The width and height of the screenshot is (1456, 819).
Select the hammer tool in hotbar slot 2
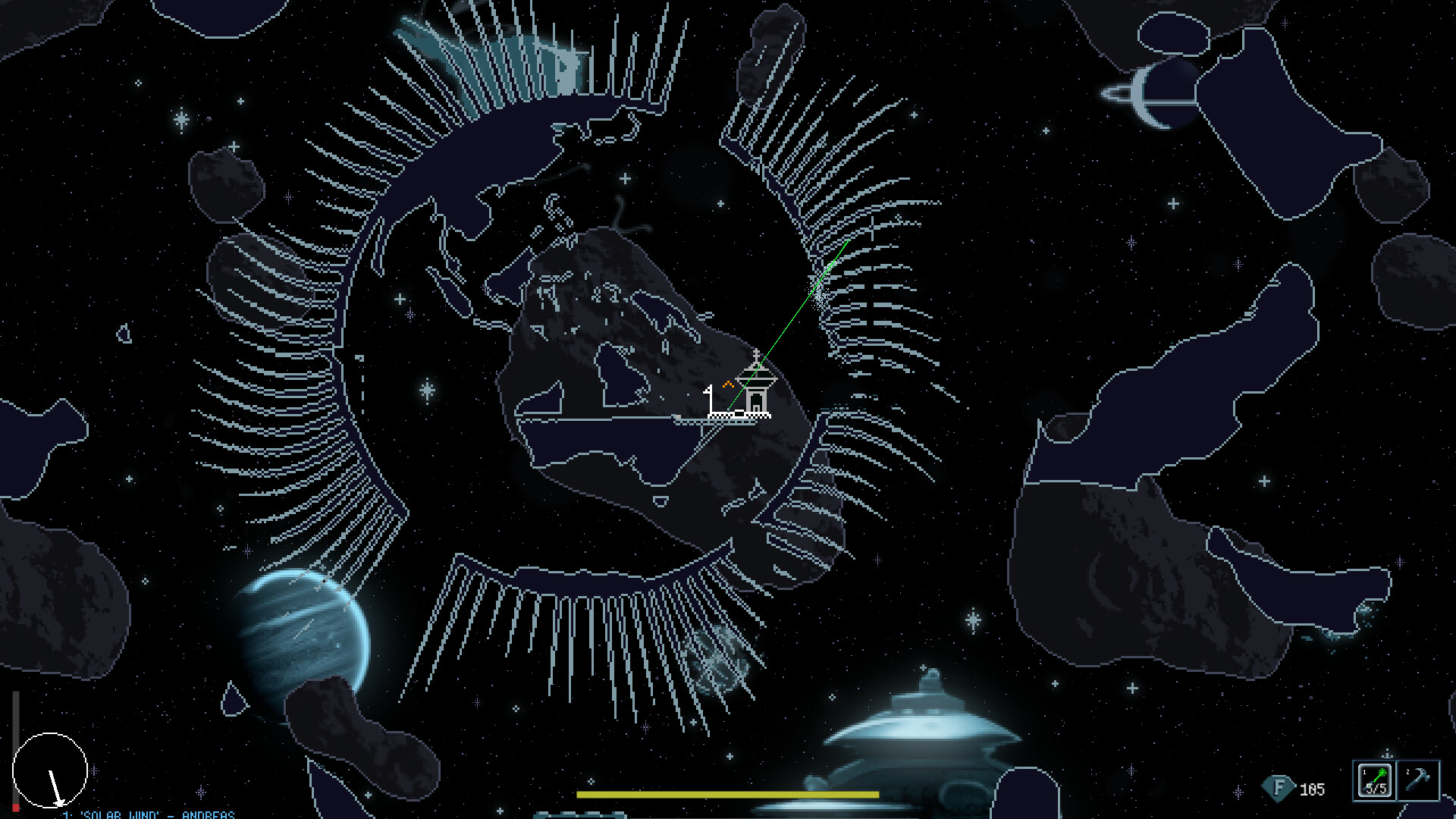click(1417, 779)
